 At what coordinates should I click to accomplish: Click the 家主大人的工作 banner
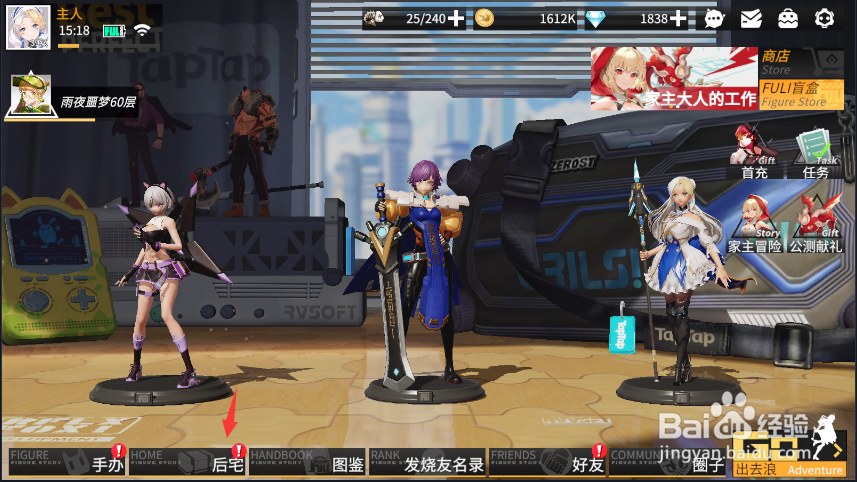tap(675, 78)
